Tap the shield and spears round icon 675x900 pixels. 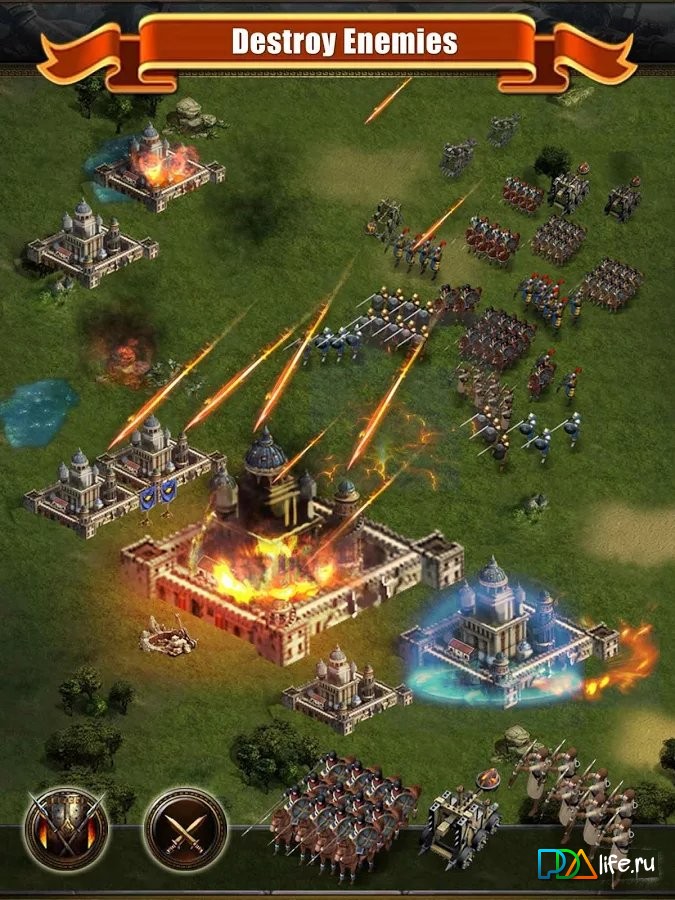coord(66,828)
